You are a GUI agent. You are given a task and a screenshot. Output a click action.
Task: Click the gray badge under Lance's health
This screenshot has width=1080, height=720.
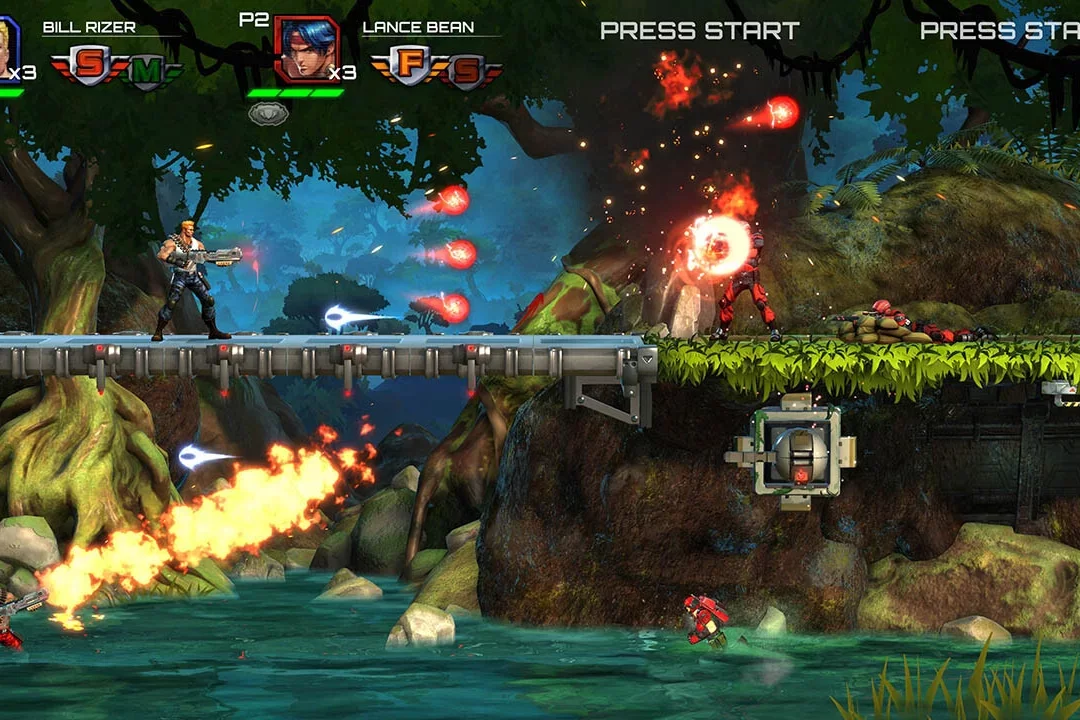[x=268, y=114]
